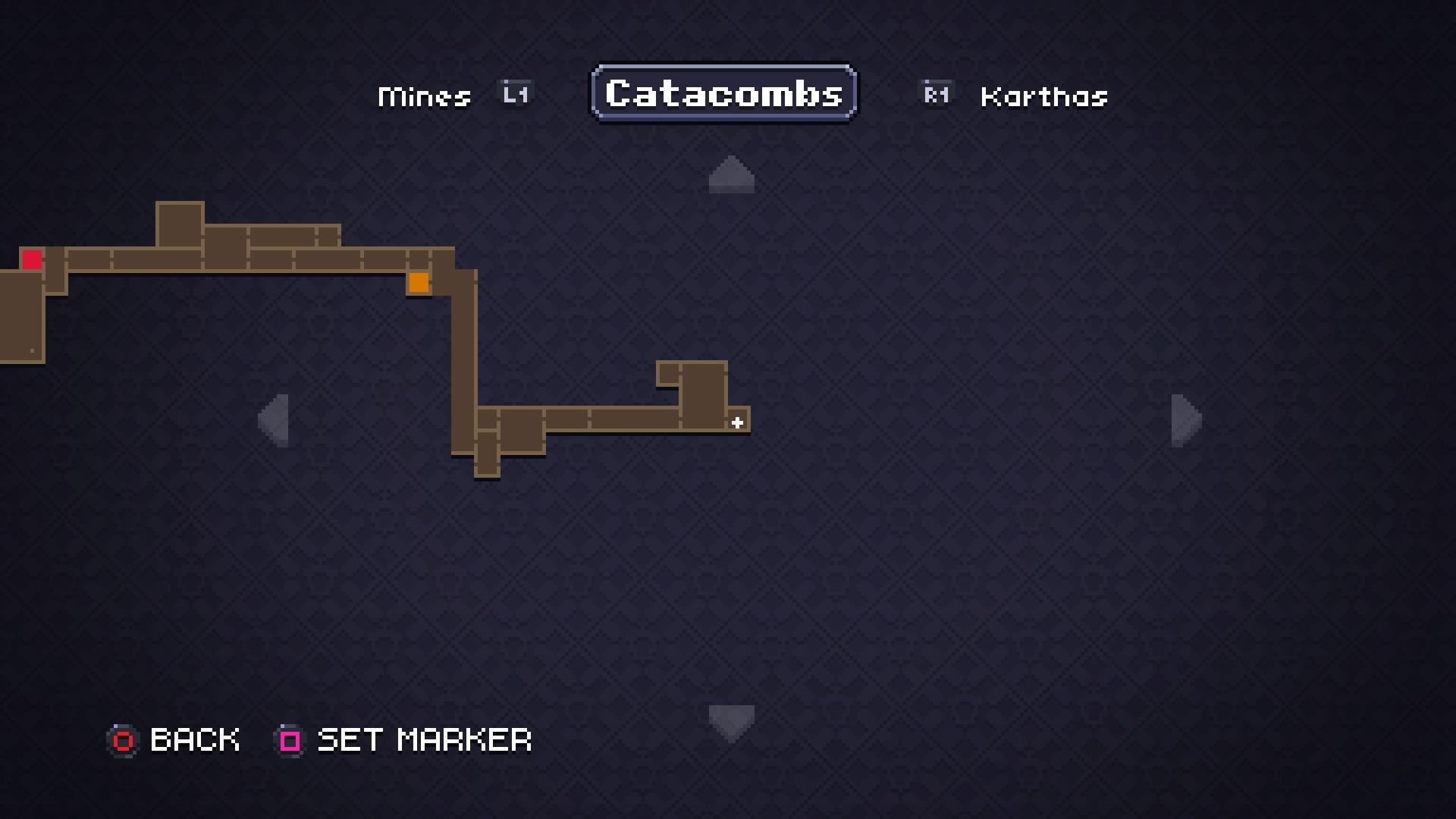Click the L1 shoulder button icon
The image size is (1456, 819).
(514, 93)
